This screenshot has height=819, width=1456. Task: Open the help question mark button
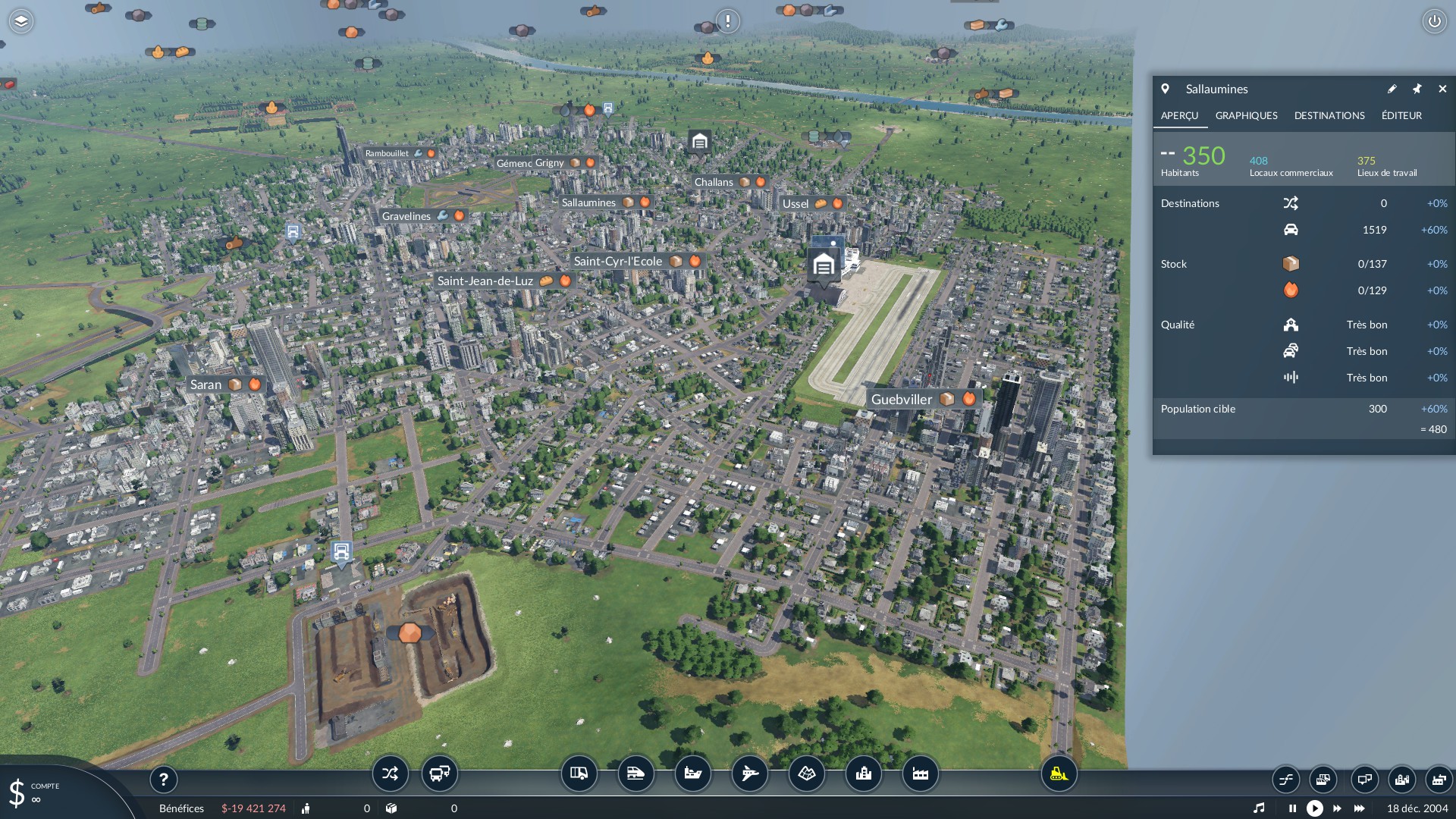point(163,779)
